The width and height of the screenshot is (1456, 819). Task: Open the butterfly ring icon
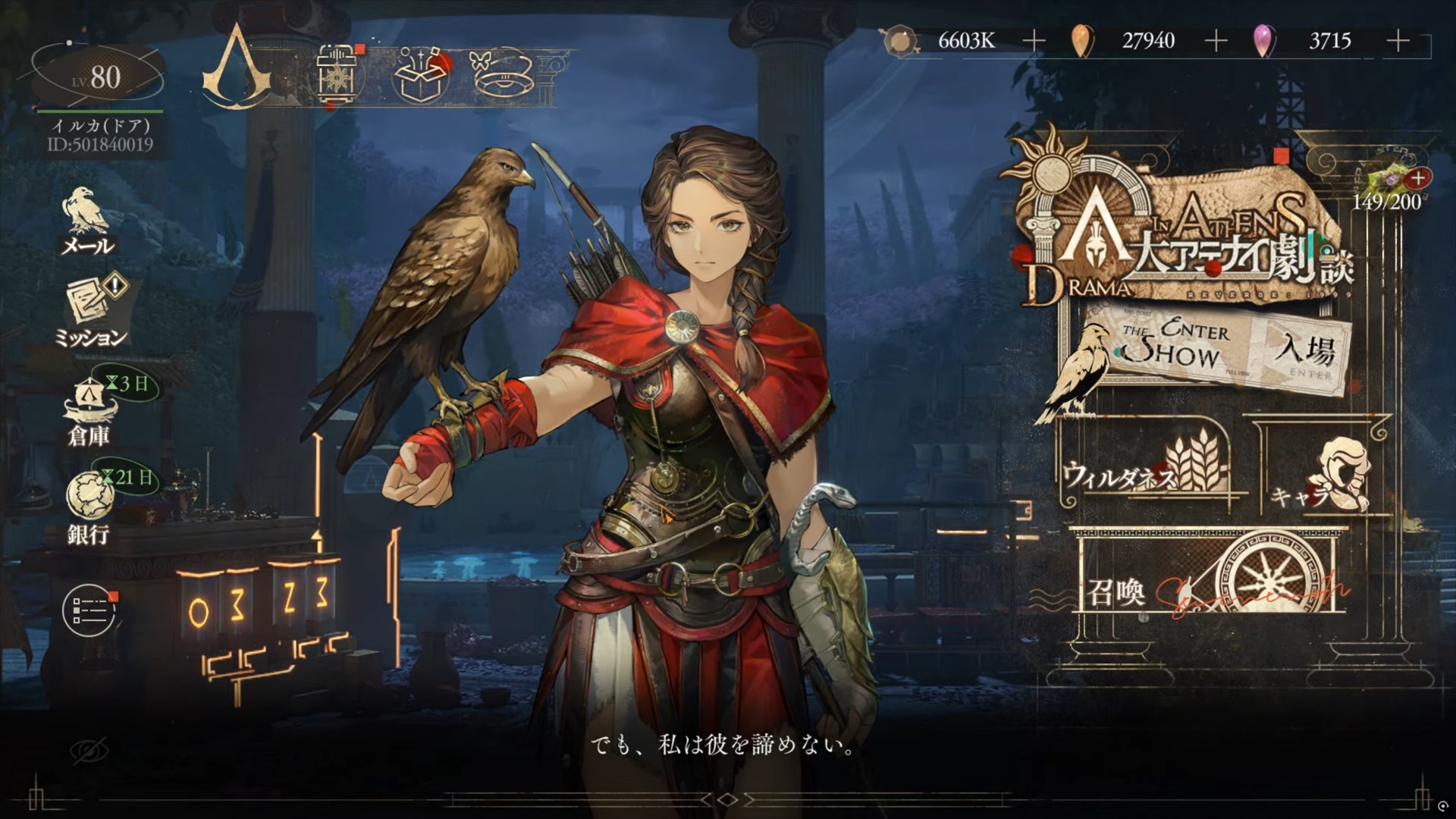[x=502, y=73]
